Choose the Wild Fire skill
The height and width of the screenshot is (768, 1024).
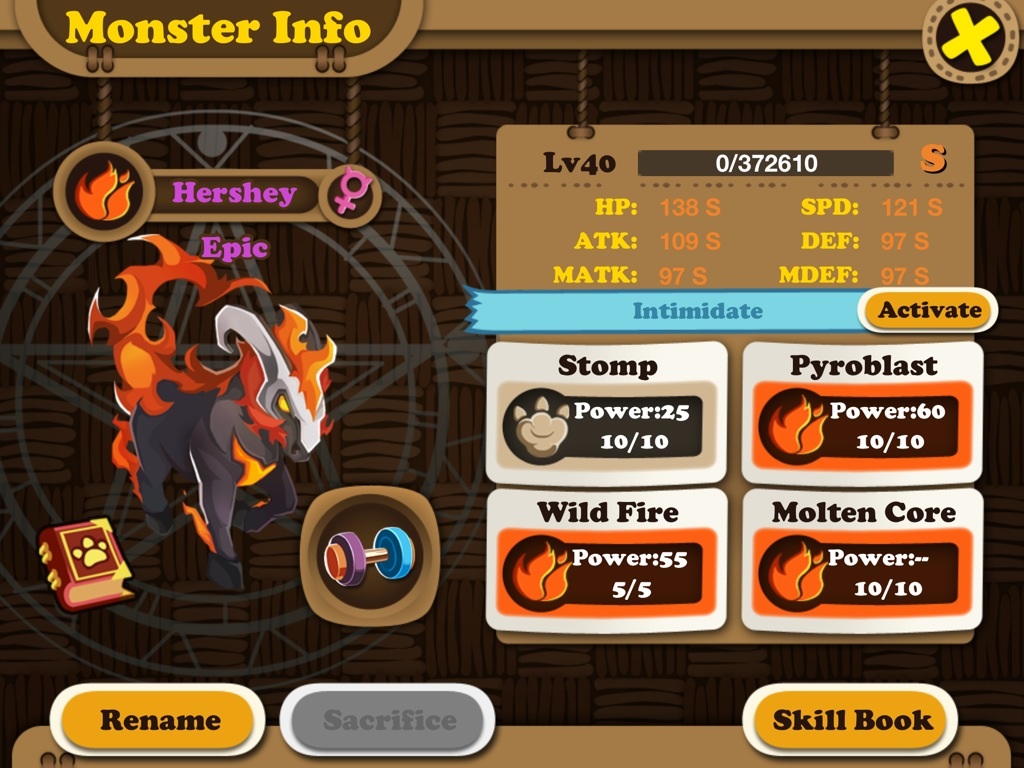coord(606,560)
